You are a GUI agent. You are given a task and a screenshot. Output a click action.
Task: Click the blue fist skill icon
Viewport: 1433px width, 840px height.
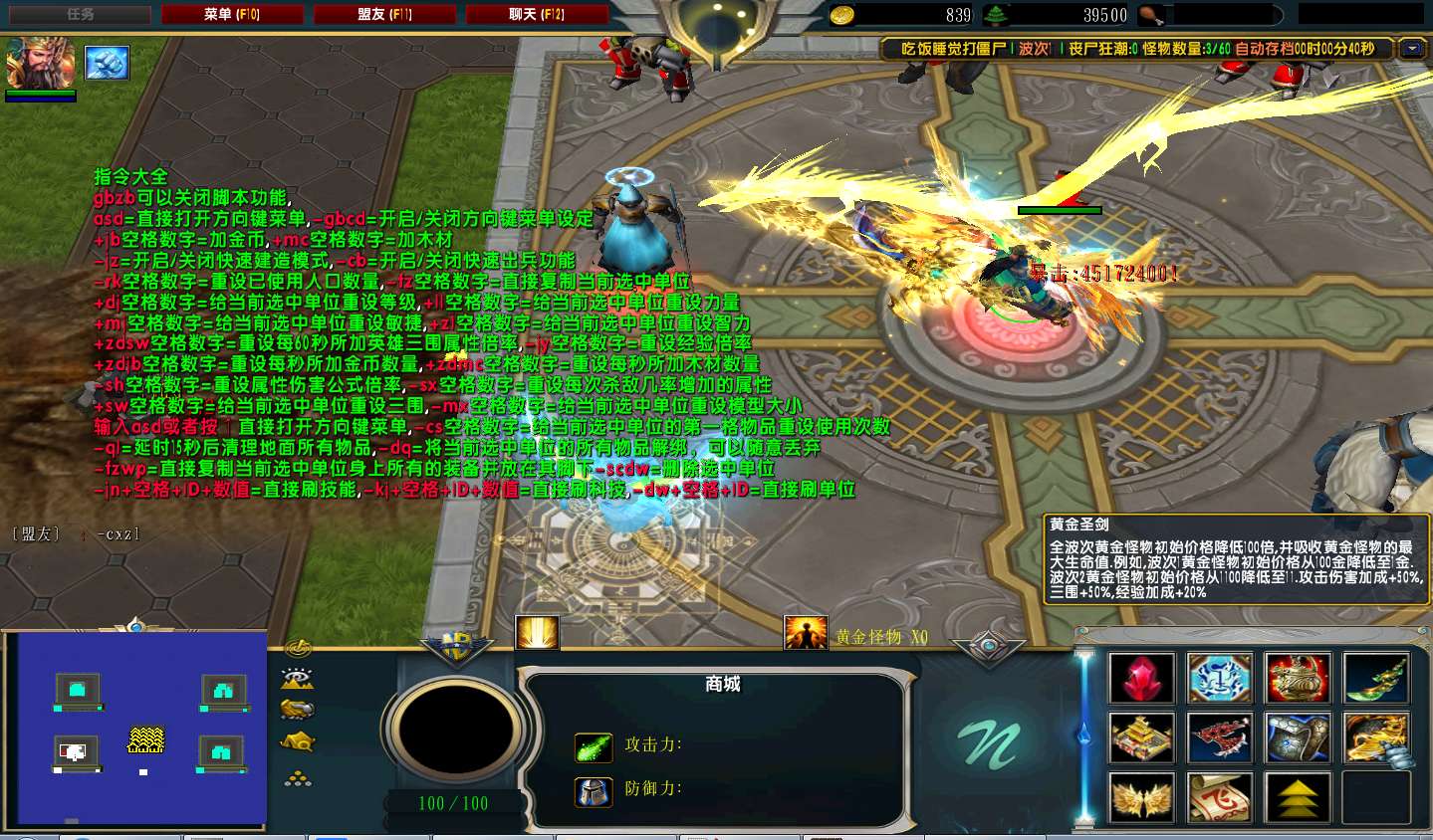tap(107, 63)
